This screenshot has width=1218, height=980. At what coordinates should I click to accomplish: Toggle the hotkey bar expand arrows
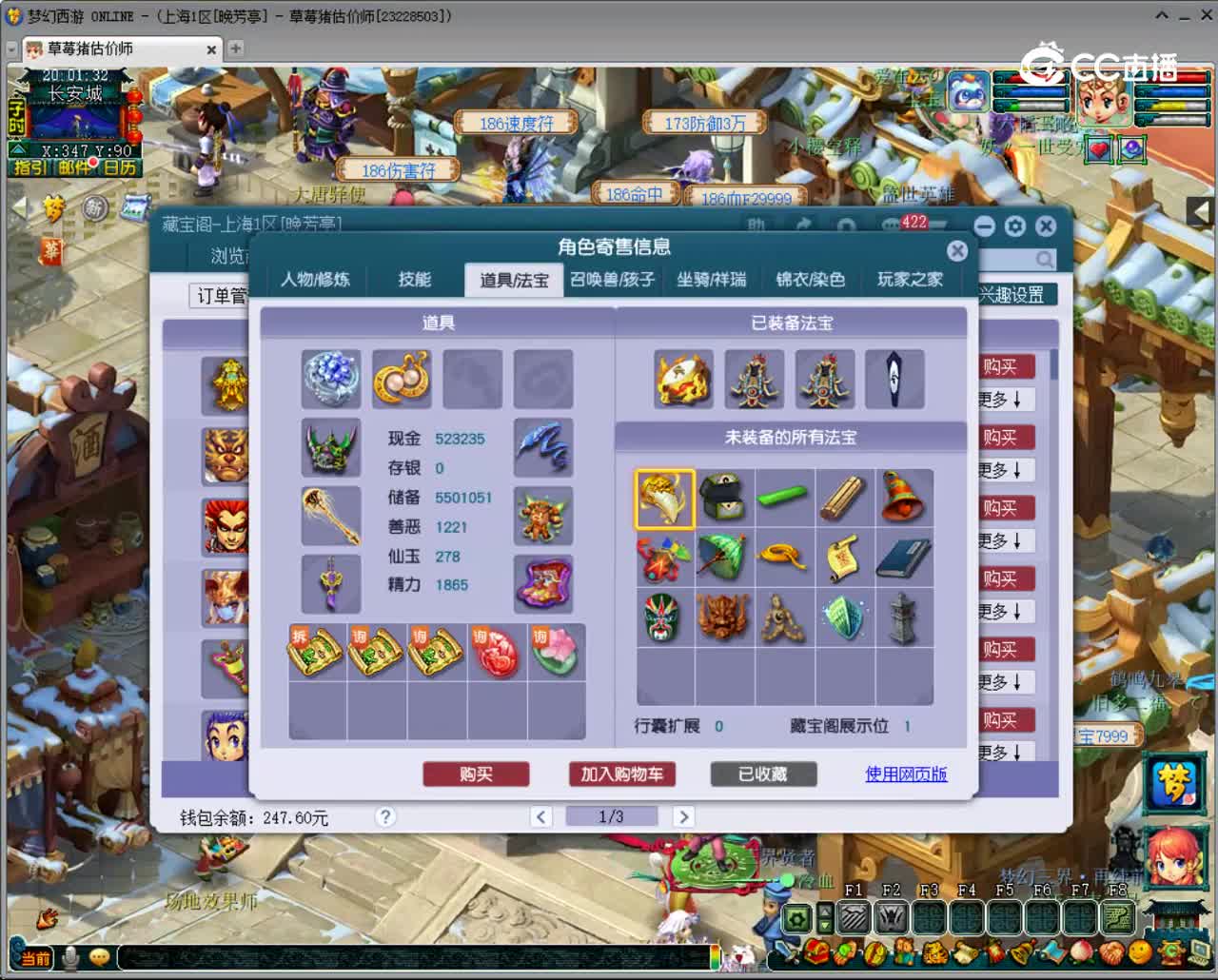pyautogui.click(x=824, y=917)
